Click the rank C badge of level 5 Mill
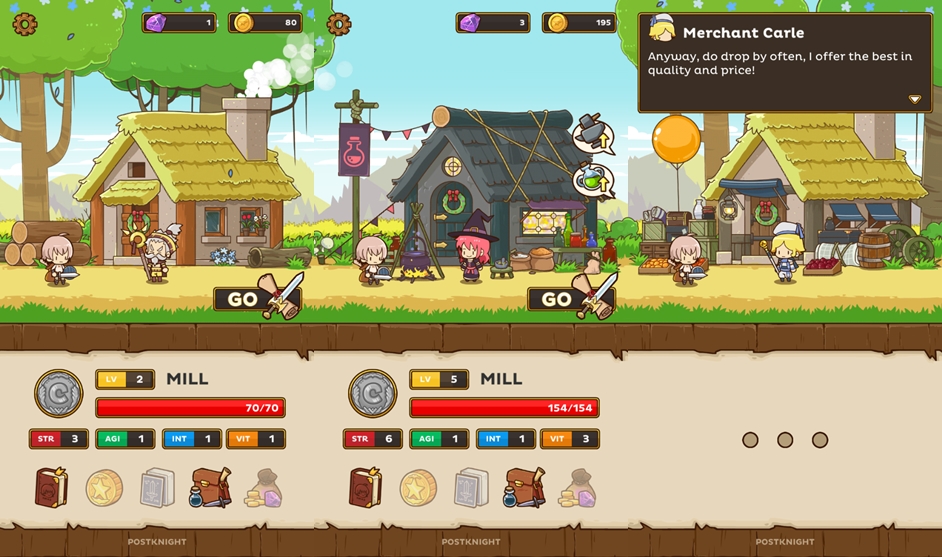Screen dimensions: 942x557 (372, 393)
